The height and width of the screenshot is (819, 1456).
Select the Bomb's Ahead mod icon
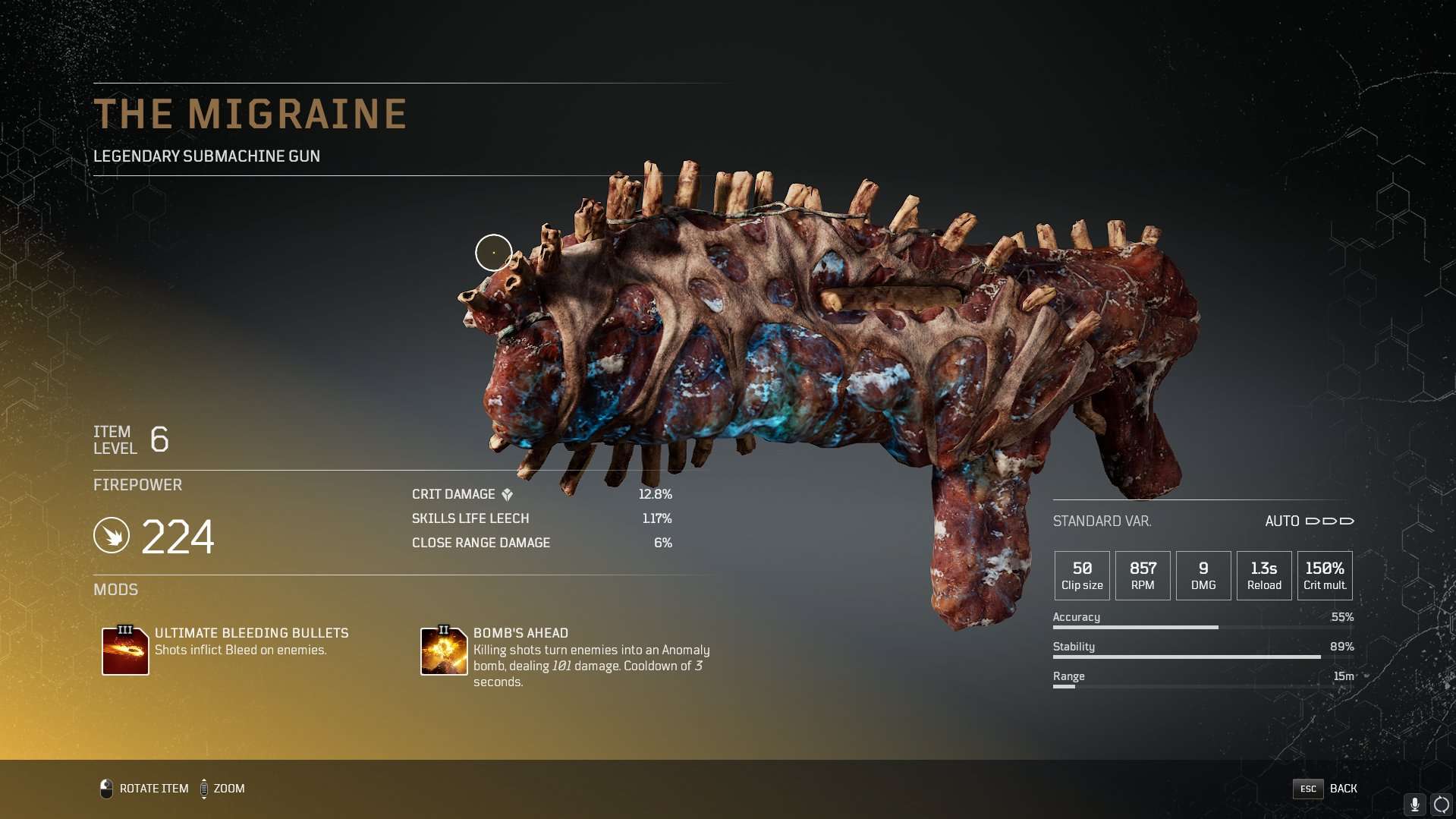point(444,650)
